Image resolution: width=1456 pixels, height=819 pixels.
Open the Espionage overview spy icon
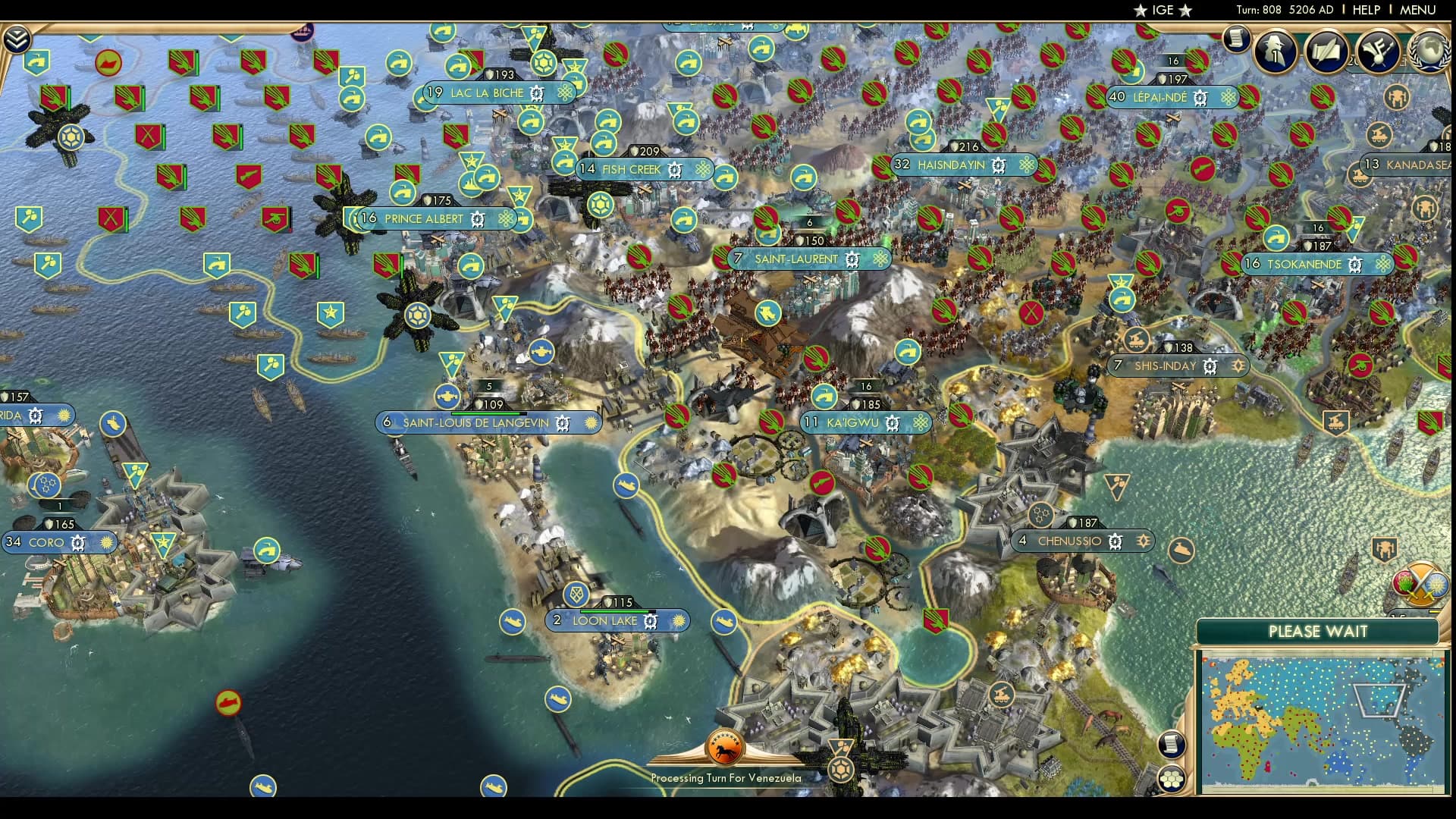[x=1274, y=50]
